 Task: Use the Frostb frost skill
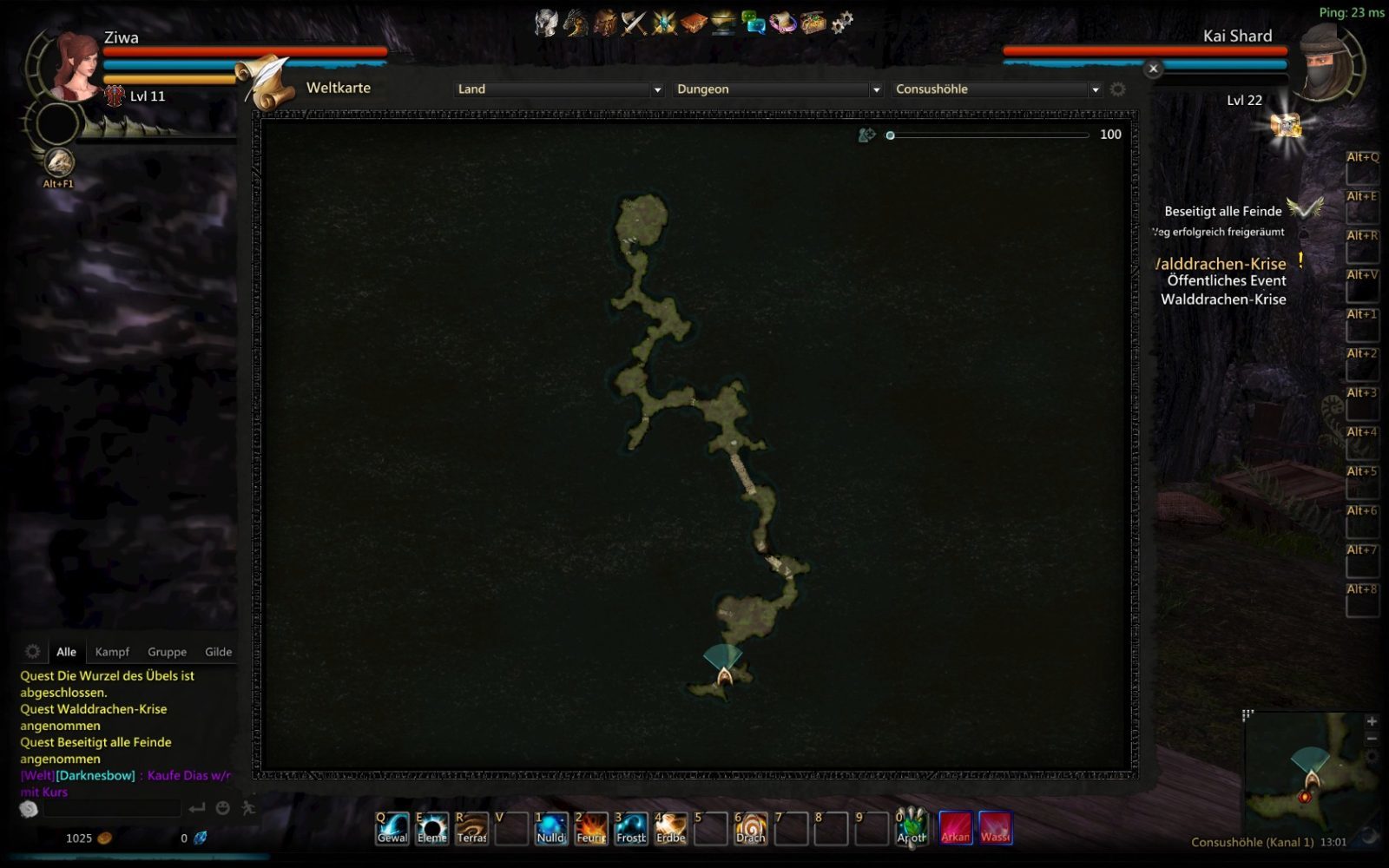coord(631,827)
